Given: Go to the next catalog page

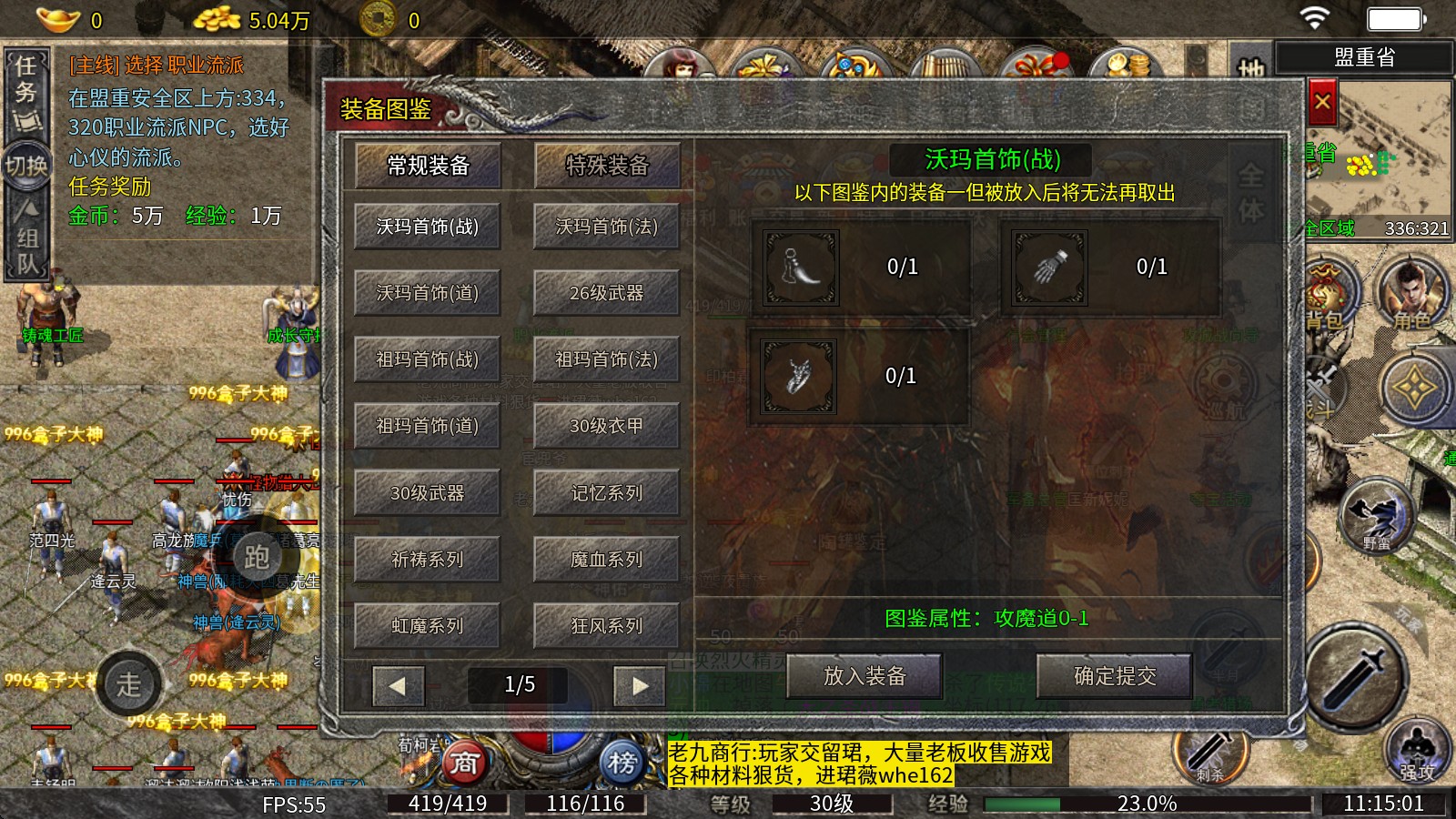Looking at the screenshot, I should 640,685.
